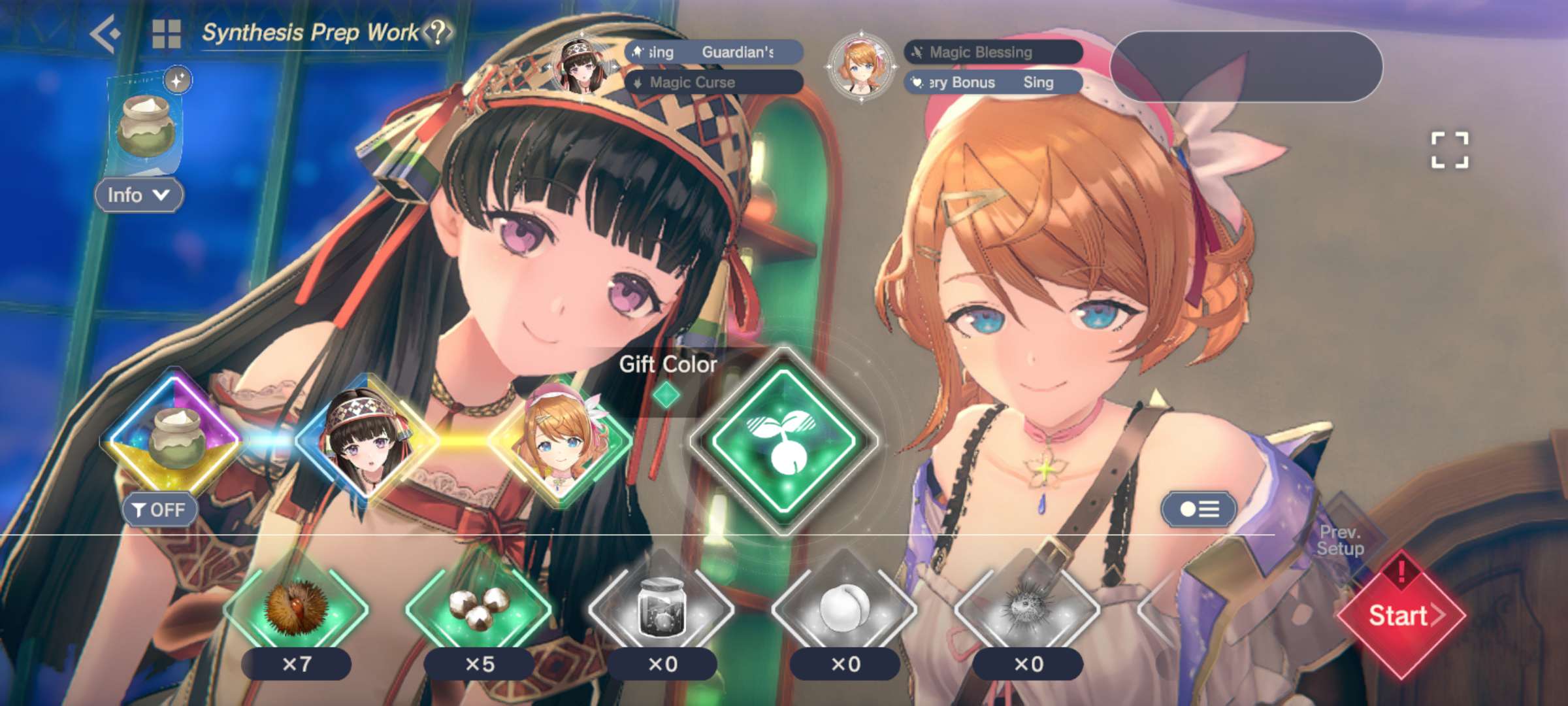Pick the white nuts ingredient x5
Viewport: 1568px width, 706px height.
[x=479, y=609]
